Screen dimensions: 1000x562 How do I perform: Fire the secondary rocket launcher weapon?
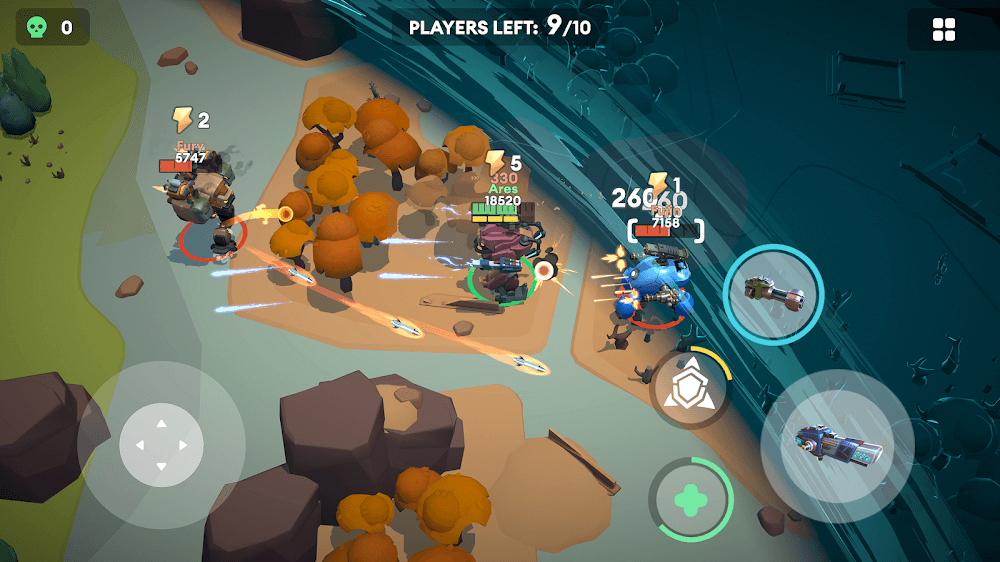(773, 294)
